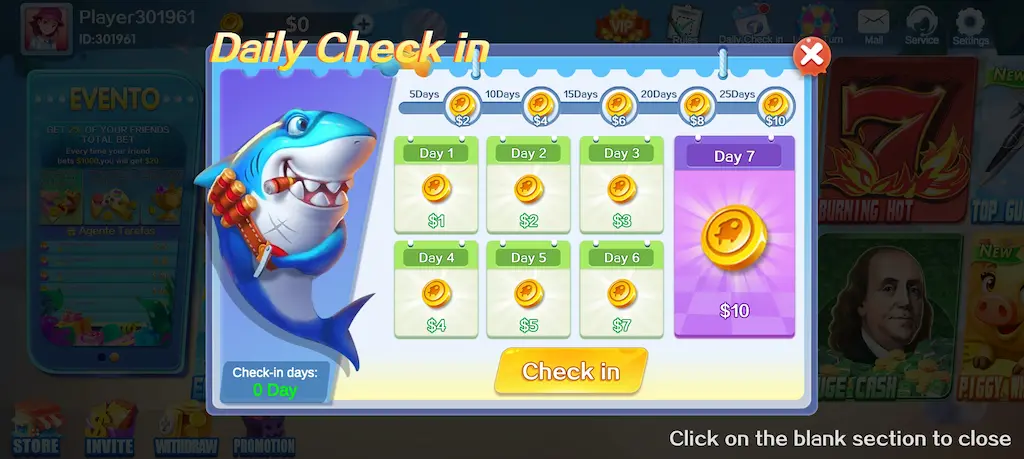Close the Daily Check in popup
Viewport: 1024px width, 459px height.
[811, 55]
